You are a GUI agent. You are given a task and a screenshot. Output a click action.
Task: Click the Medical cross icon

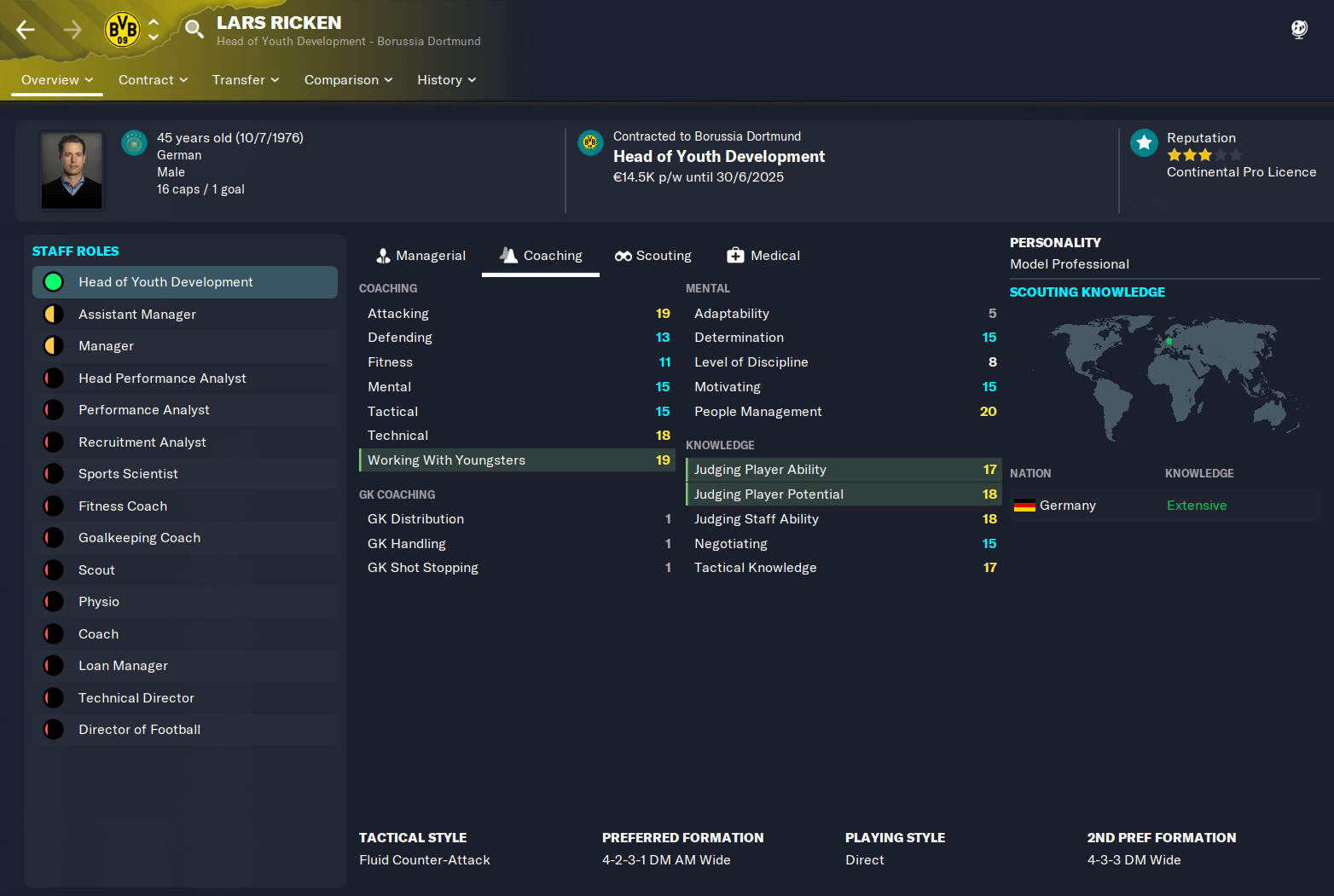[735, 255]
